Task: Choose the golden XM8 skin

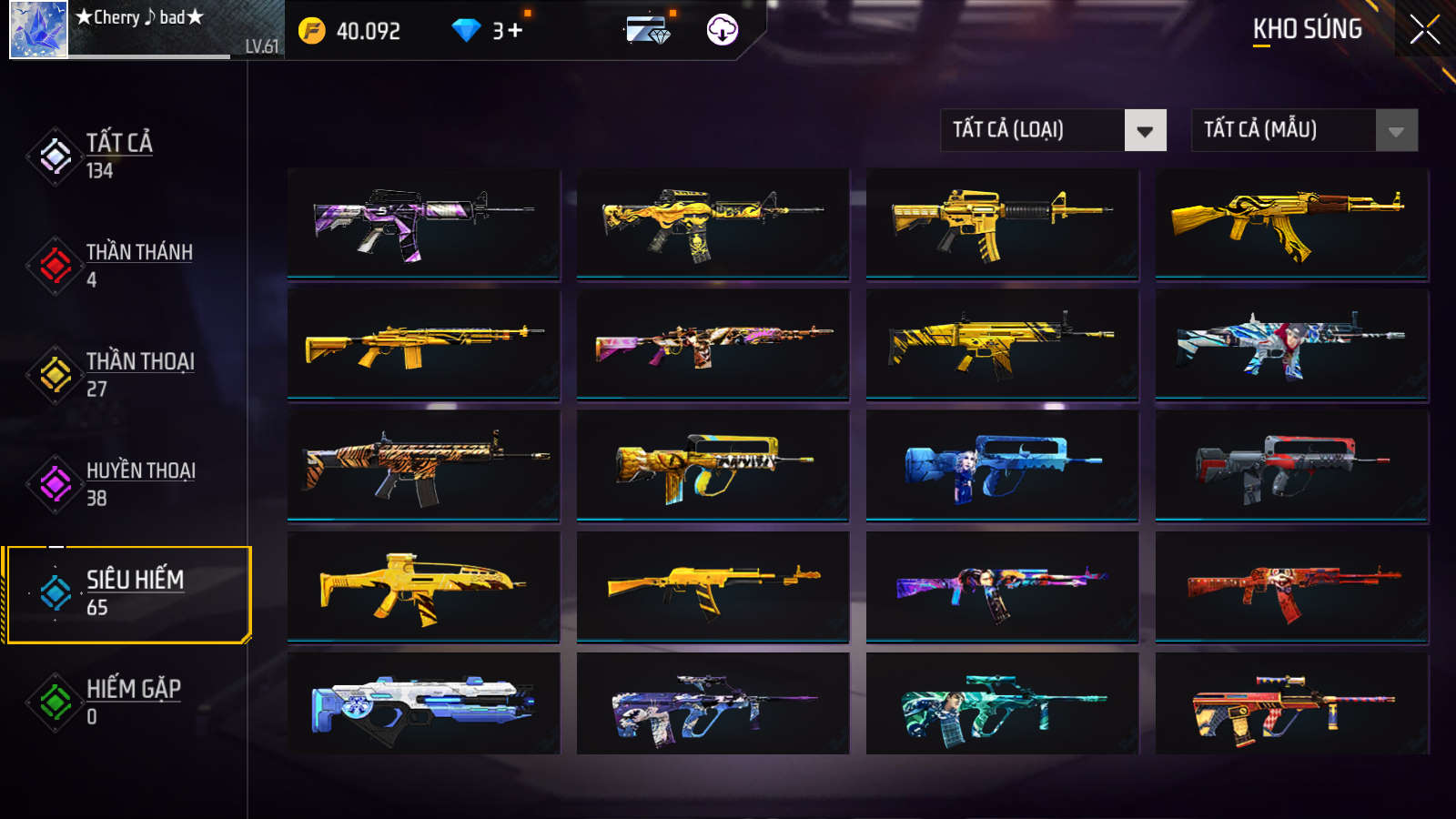Action: click(x=423, y=587)
